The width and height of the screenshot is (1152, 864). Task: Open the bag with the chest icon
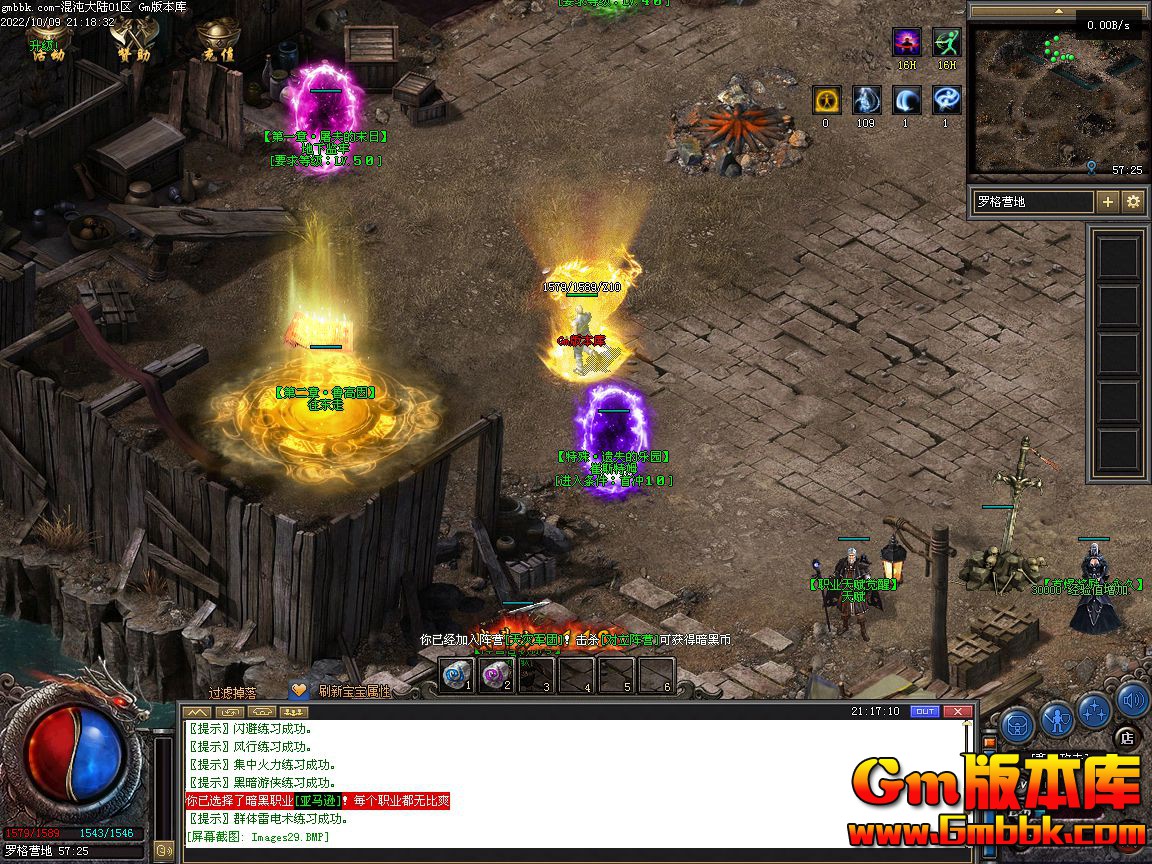coord(1017,721)
